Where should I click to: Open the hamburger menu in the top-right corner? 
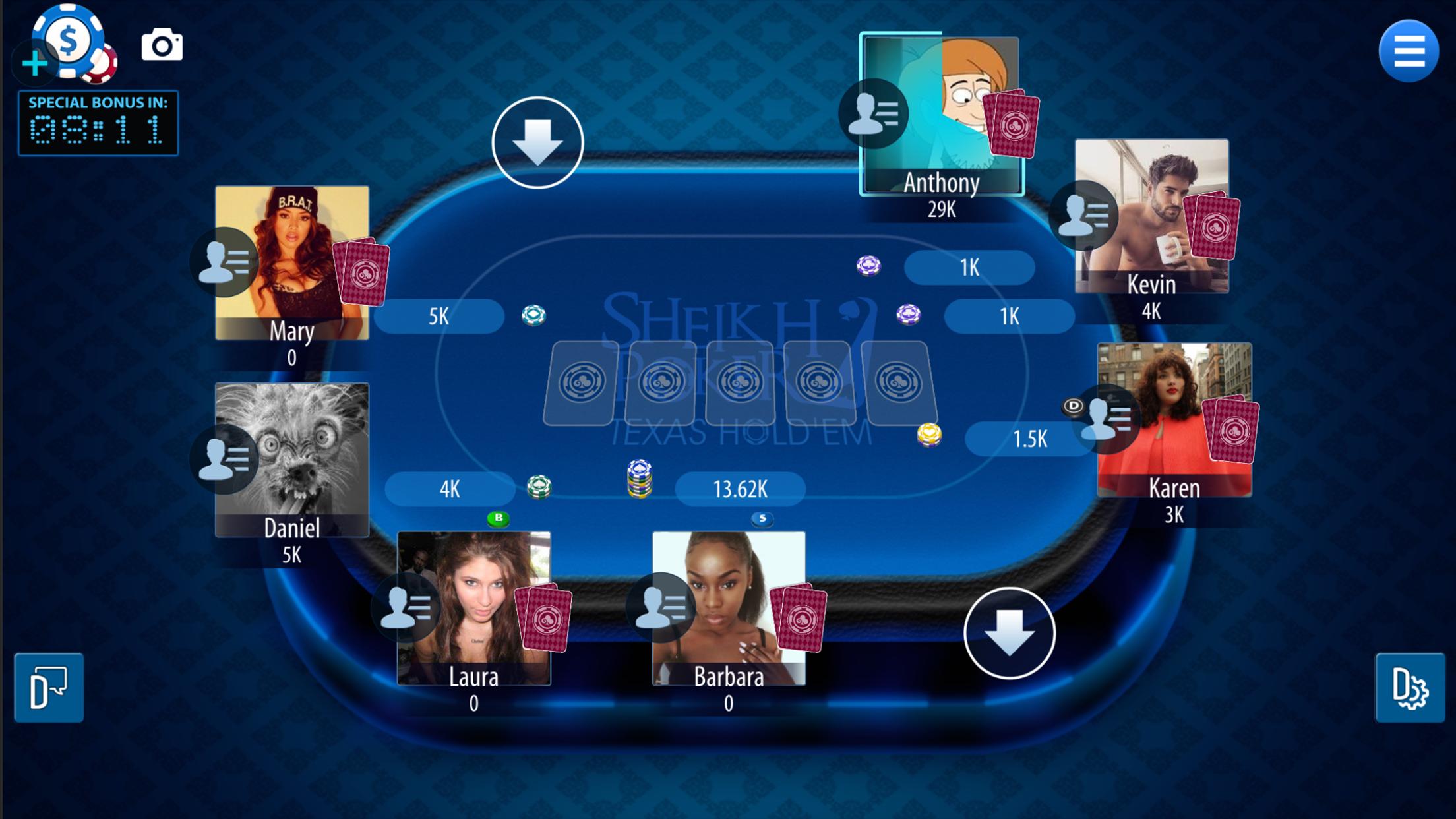click(1408, 49)
